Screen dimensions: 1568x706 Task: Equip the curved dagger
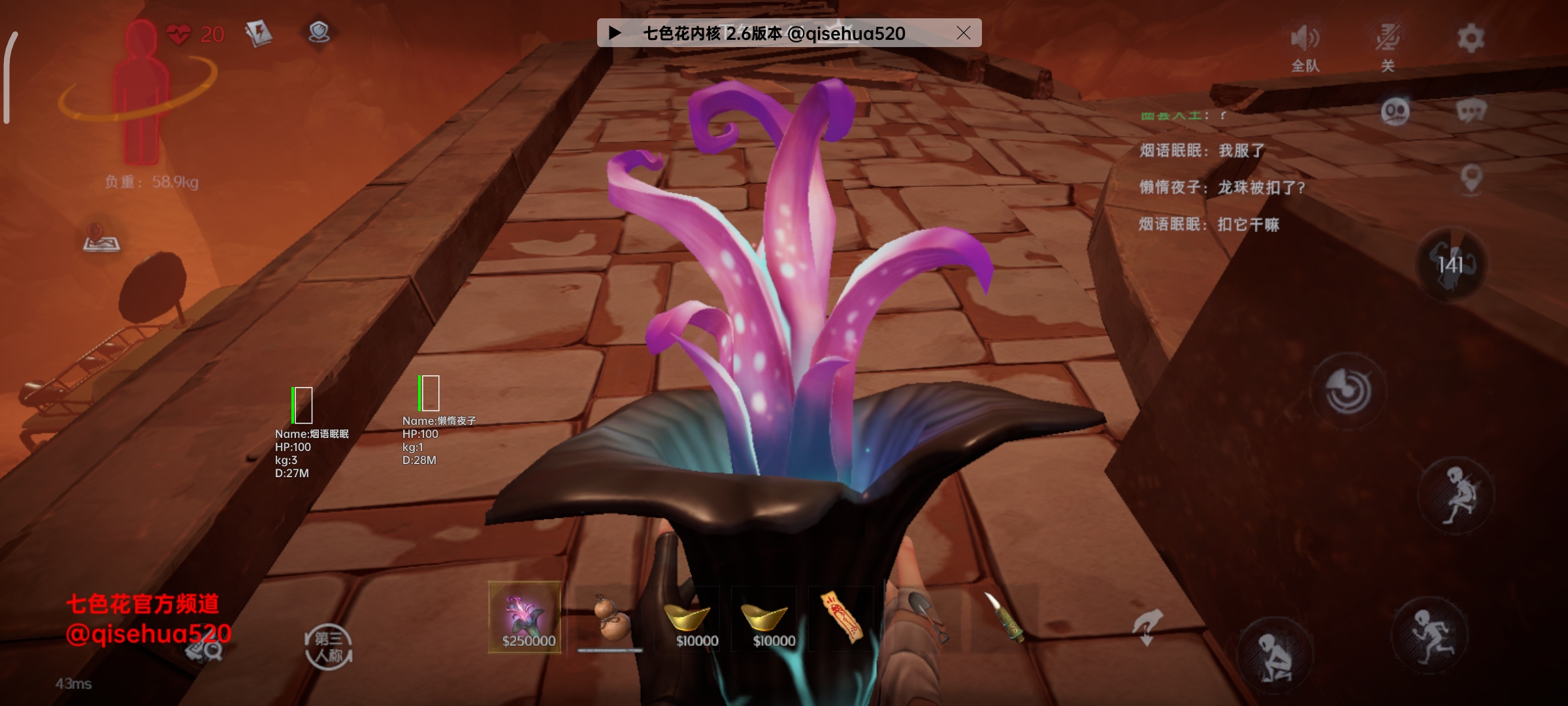tap(1003, 617)
